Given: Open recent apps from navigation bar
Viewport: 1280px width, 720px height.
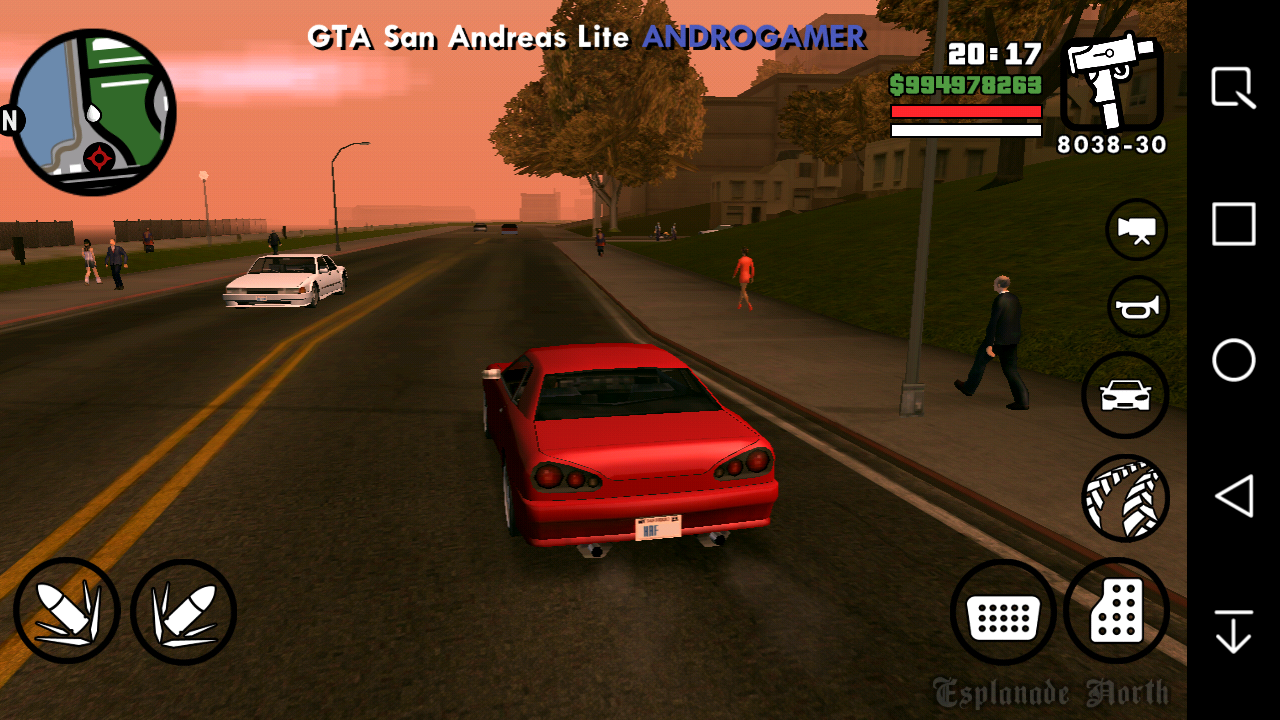Looking at the screenshot, I should (1233, 225).
